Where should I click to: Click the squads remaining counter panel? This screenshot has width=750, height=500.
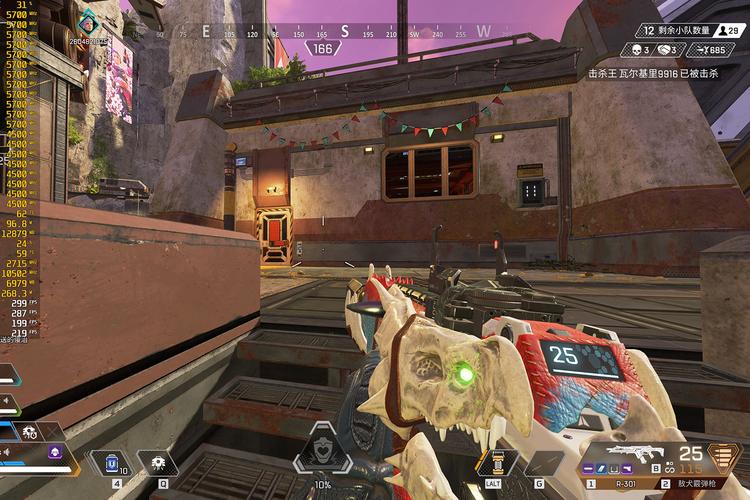(691, 31)
